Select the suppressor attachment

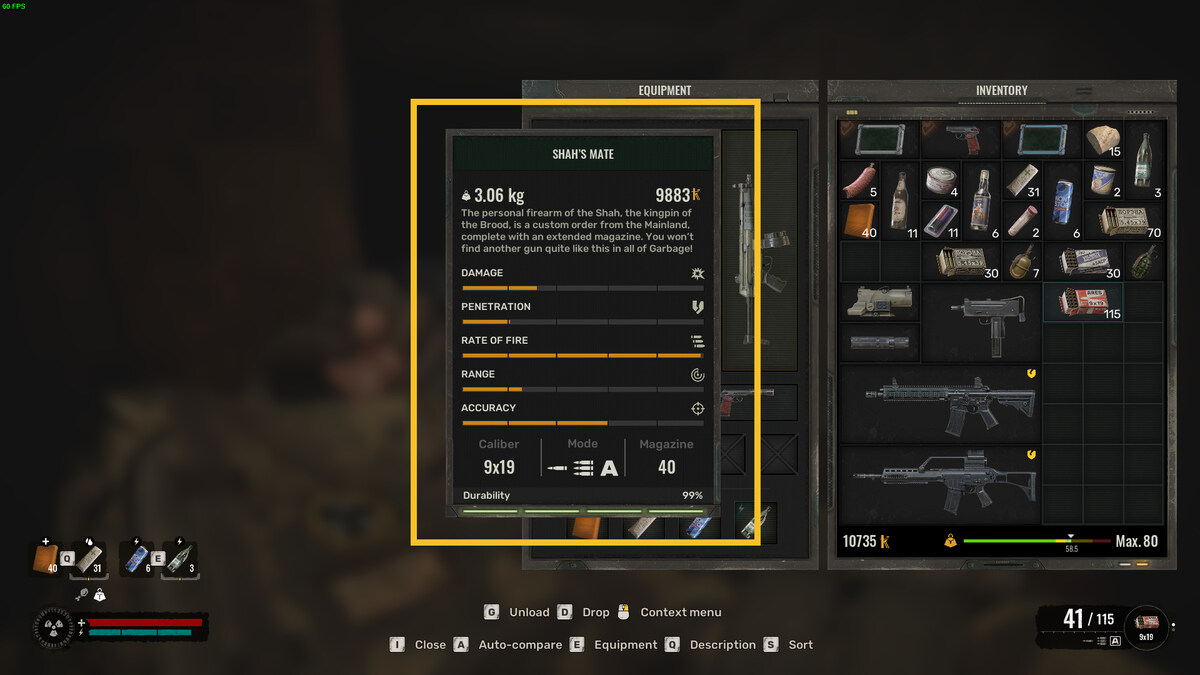(879, 342)
